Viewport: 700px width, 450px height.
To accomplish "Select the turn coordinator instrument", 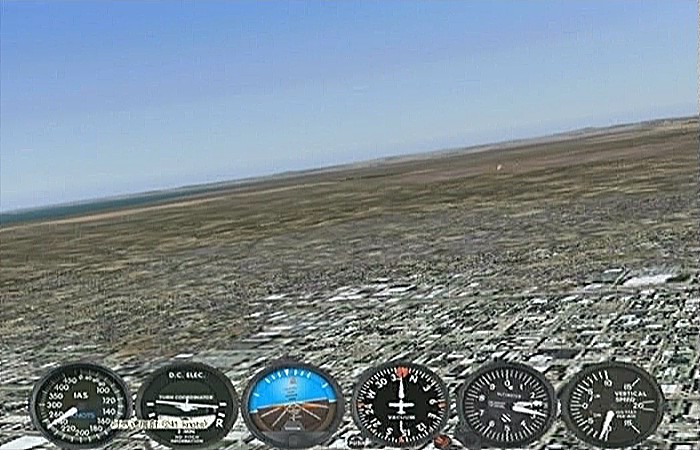I will point(187,405).
